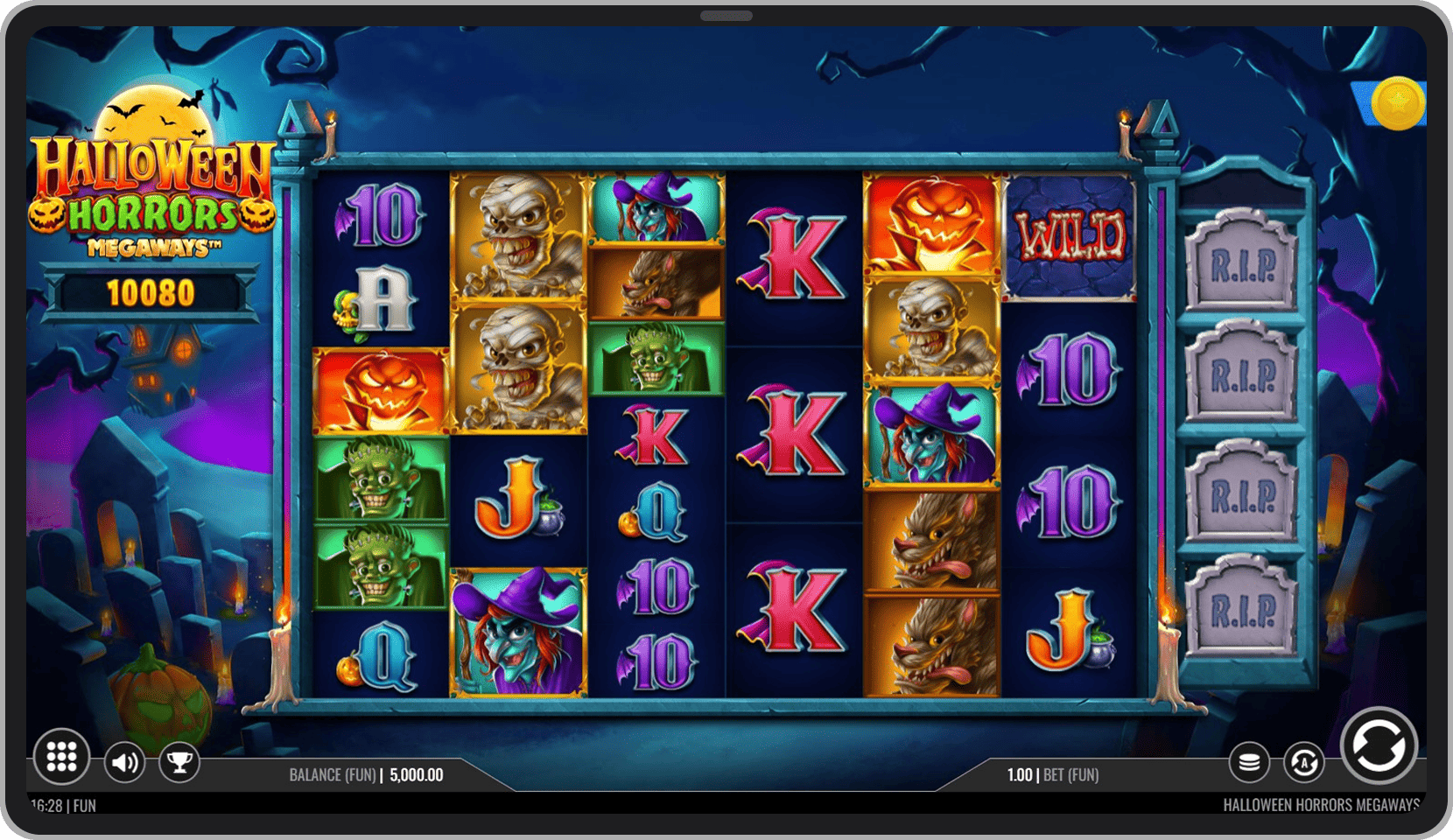Screen dimensions: 1453x840
Task: Click the 1.00 BET (FUN) amount display
Action: [x=1052, y=774]
